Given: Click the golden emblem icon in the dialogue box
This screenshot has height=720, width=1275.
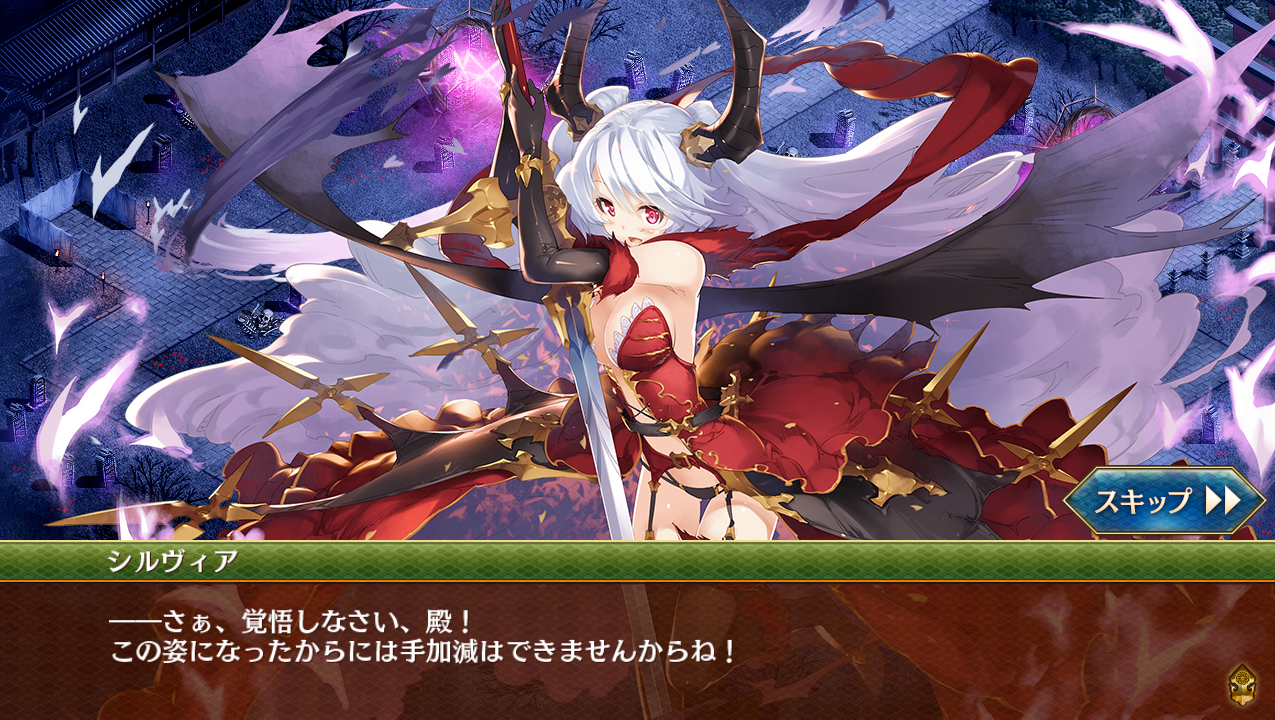Looking at the screenshot, I should tap(1242, 685).
